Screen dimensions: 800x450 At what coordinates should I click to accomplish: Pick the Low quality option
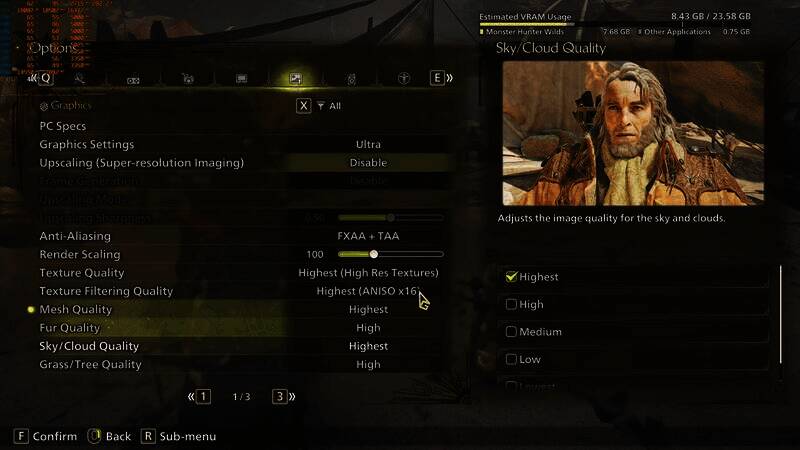[x=512, y=359]
